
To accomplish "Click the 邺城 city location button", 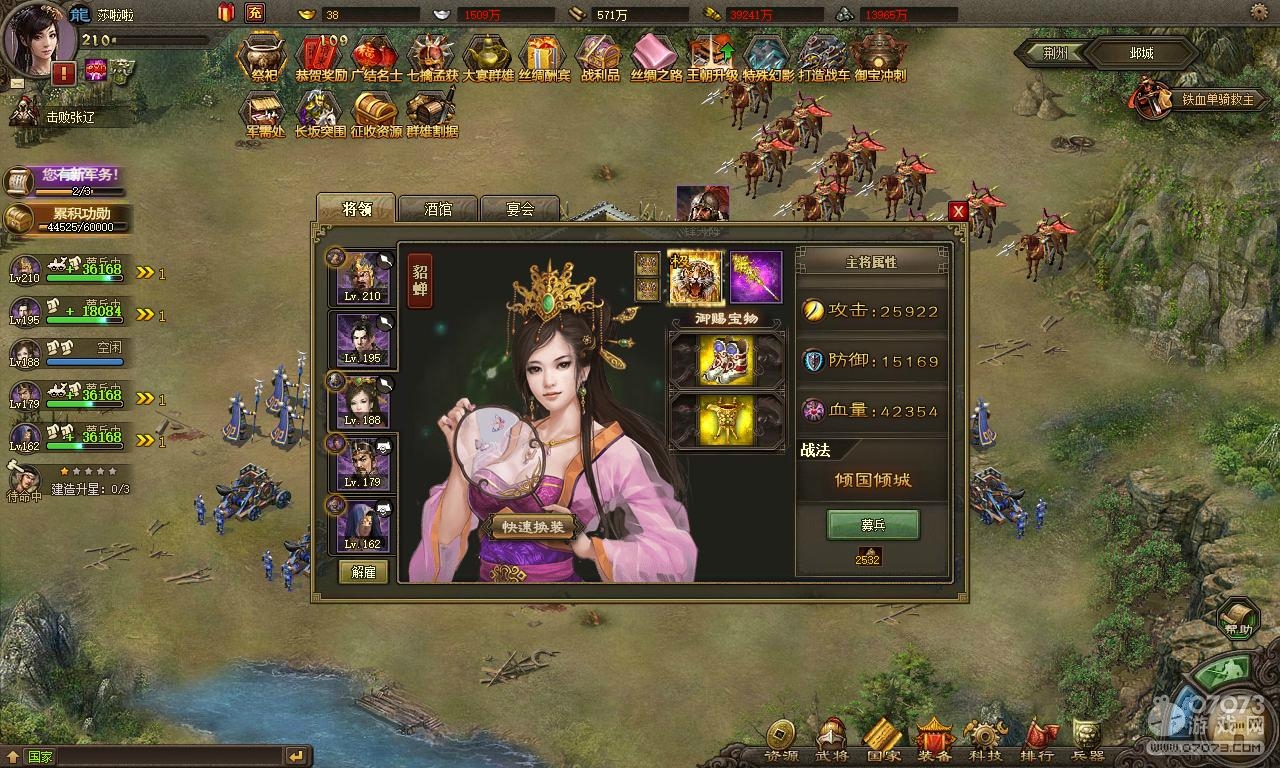I will [1140, 53].
